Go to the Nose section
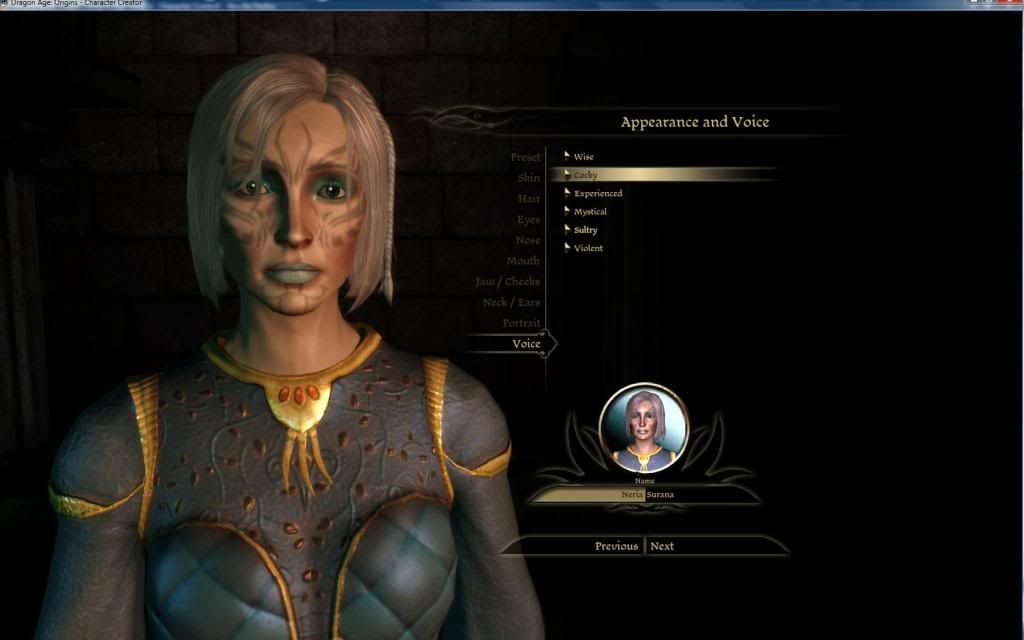The width and height of the screenshot is (1024, 640). pos(528,240)
